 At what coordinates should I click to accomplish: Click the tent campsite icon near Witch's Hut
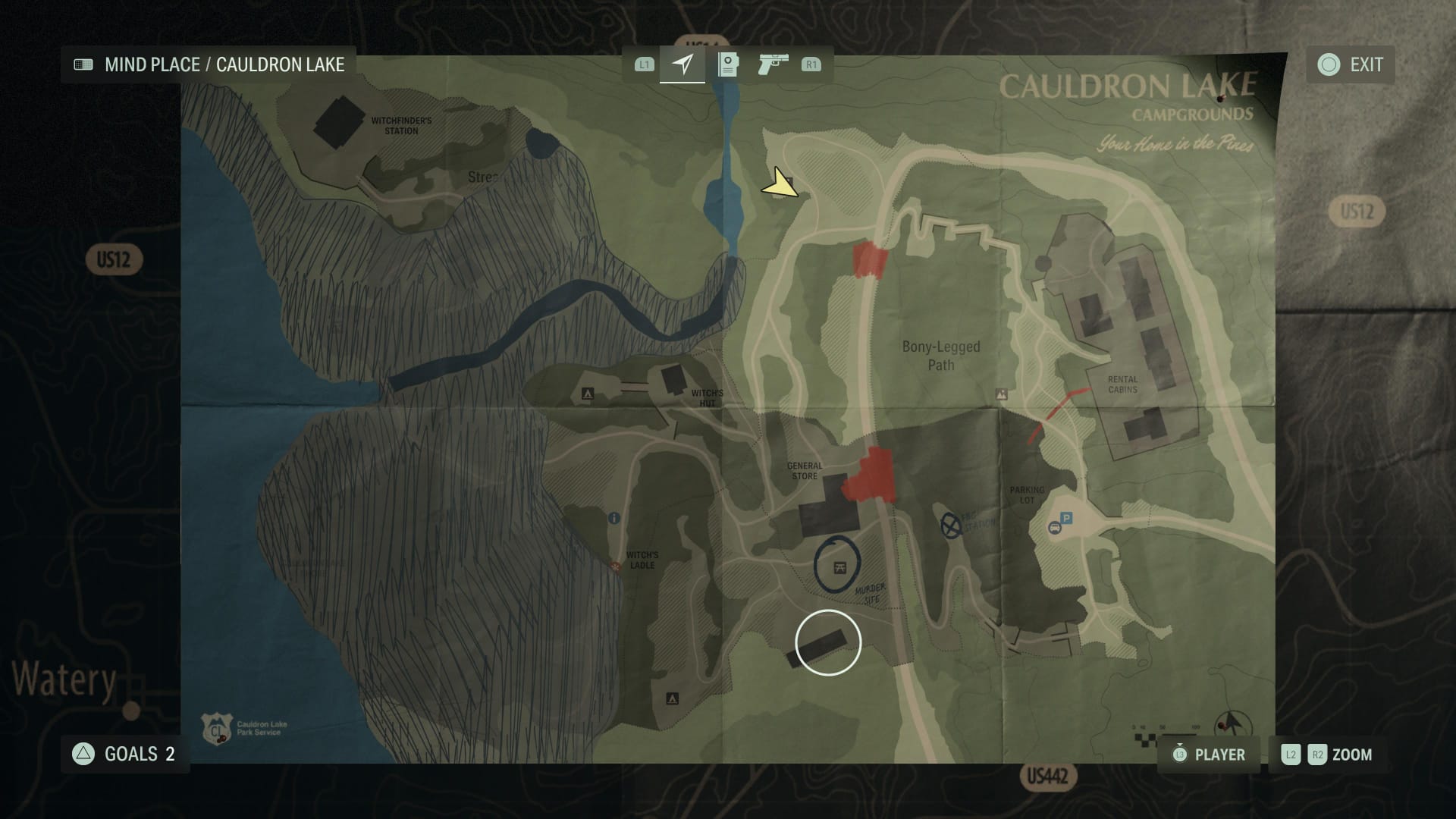588,394
